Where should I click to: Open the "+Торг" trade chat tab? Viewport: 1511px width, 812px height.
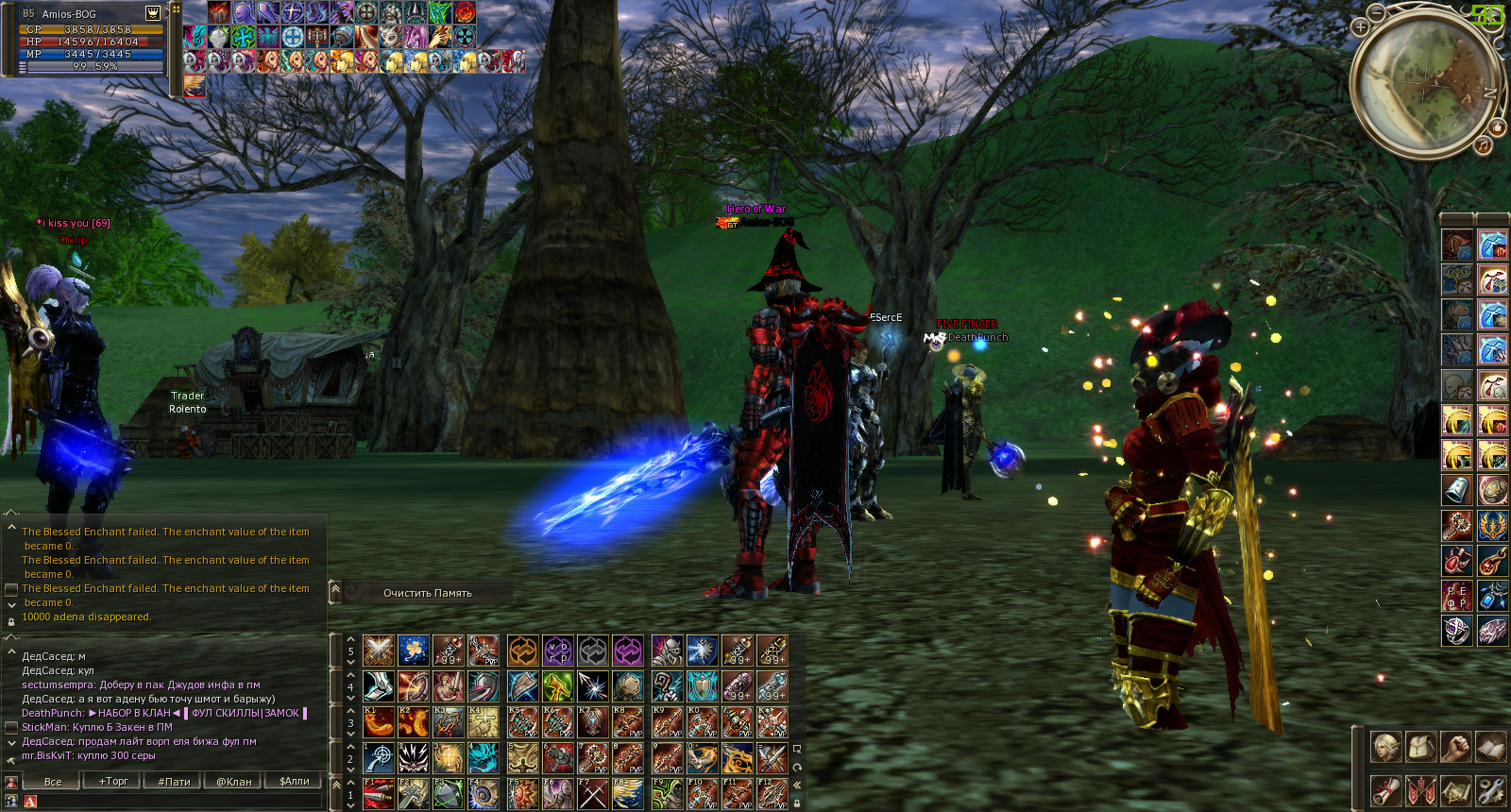(x=113, y=781)
